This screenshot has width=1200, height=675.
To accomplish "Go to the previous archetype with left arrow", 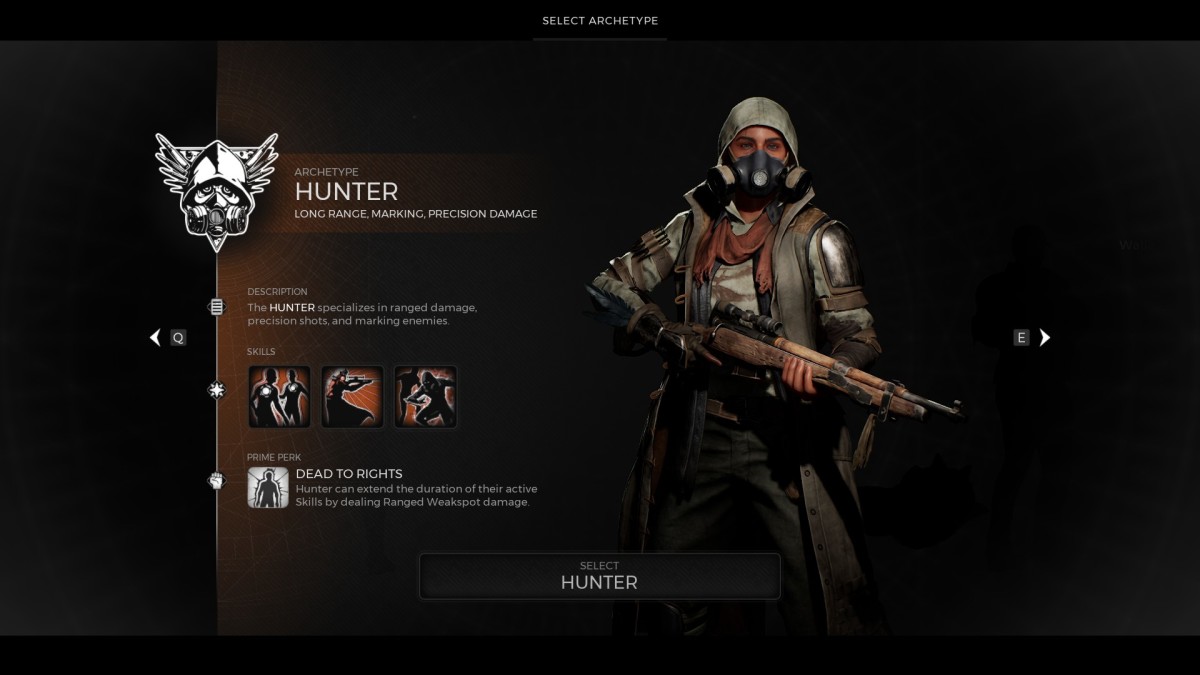I will click(x=155, y=338).
